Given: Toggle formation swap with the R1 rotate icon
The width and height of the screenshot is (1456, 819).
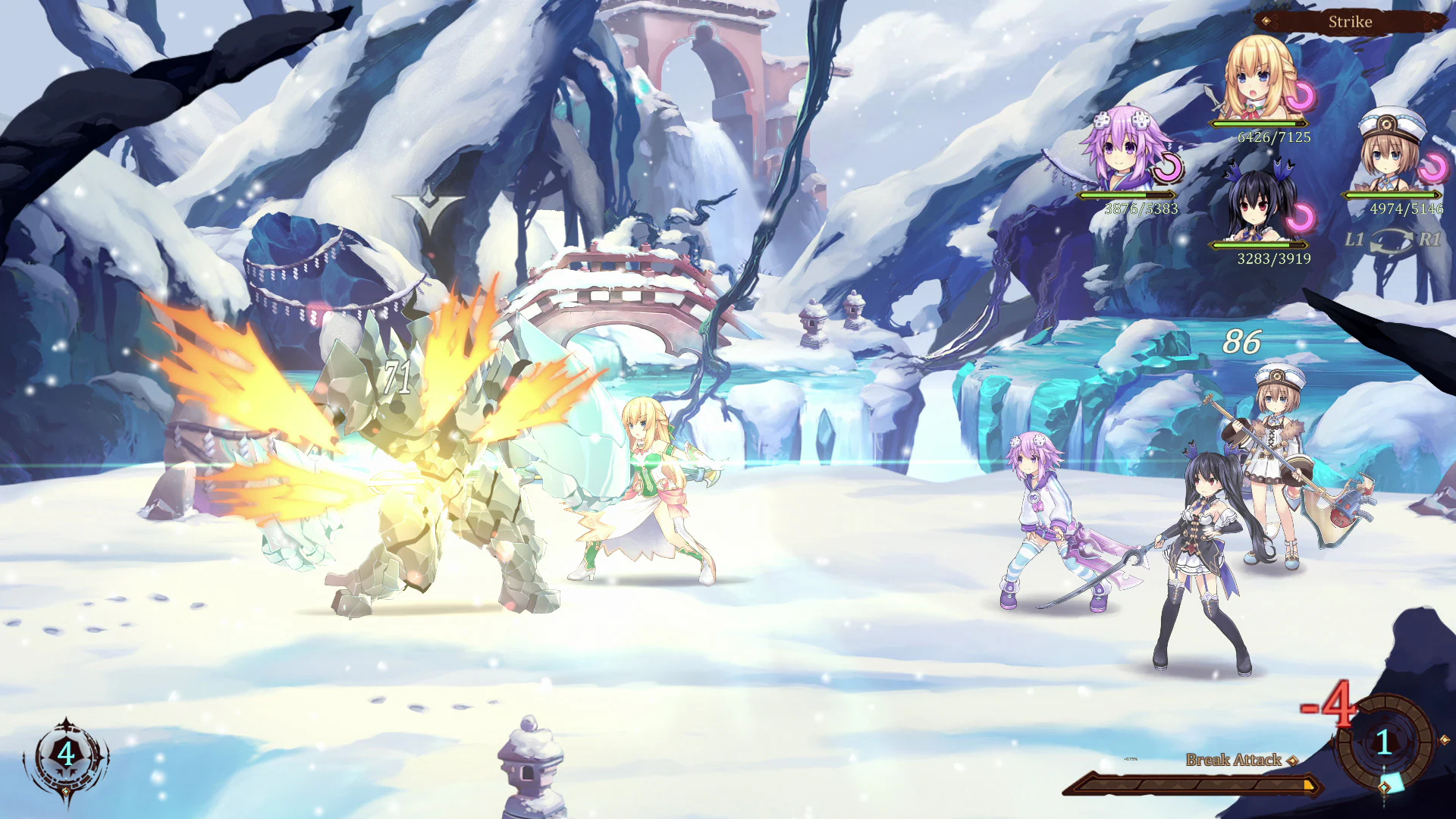Looking at the screenshot, I should pos(1428,237).
